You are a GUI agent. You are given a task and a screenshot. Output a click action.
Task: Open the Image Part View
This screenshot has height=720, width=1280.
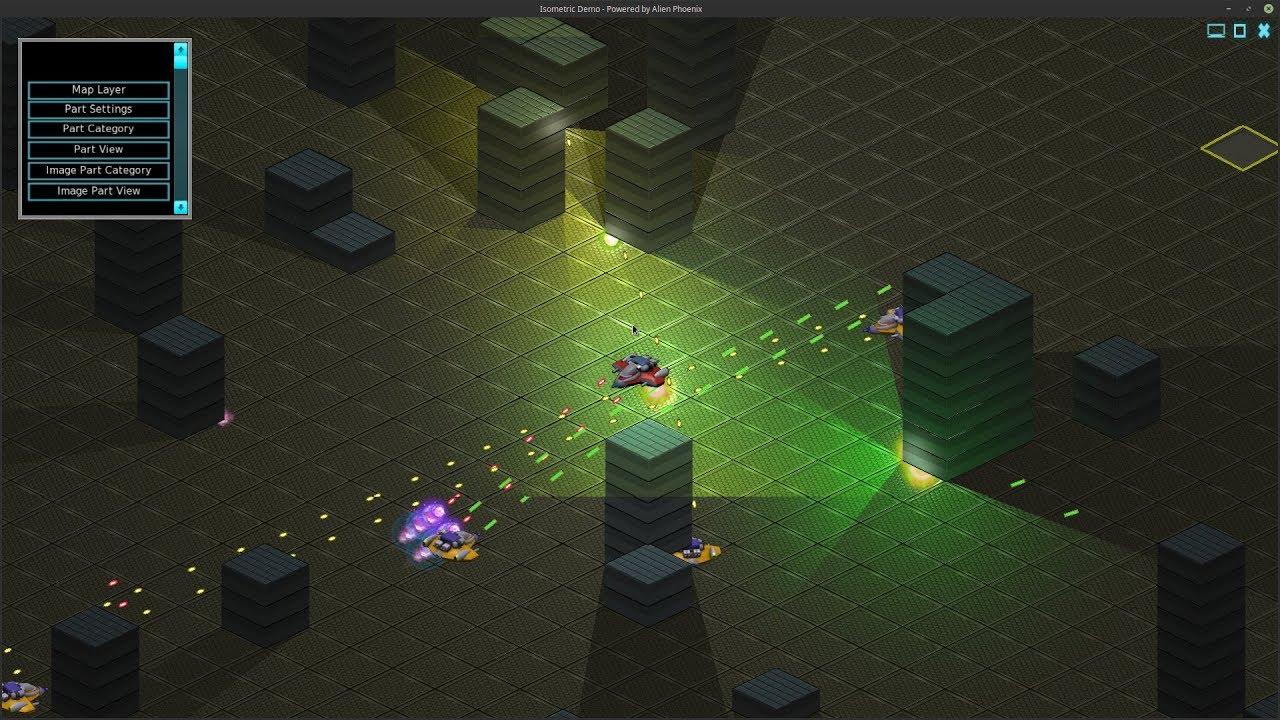[98, 191]
